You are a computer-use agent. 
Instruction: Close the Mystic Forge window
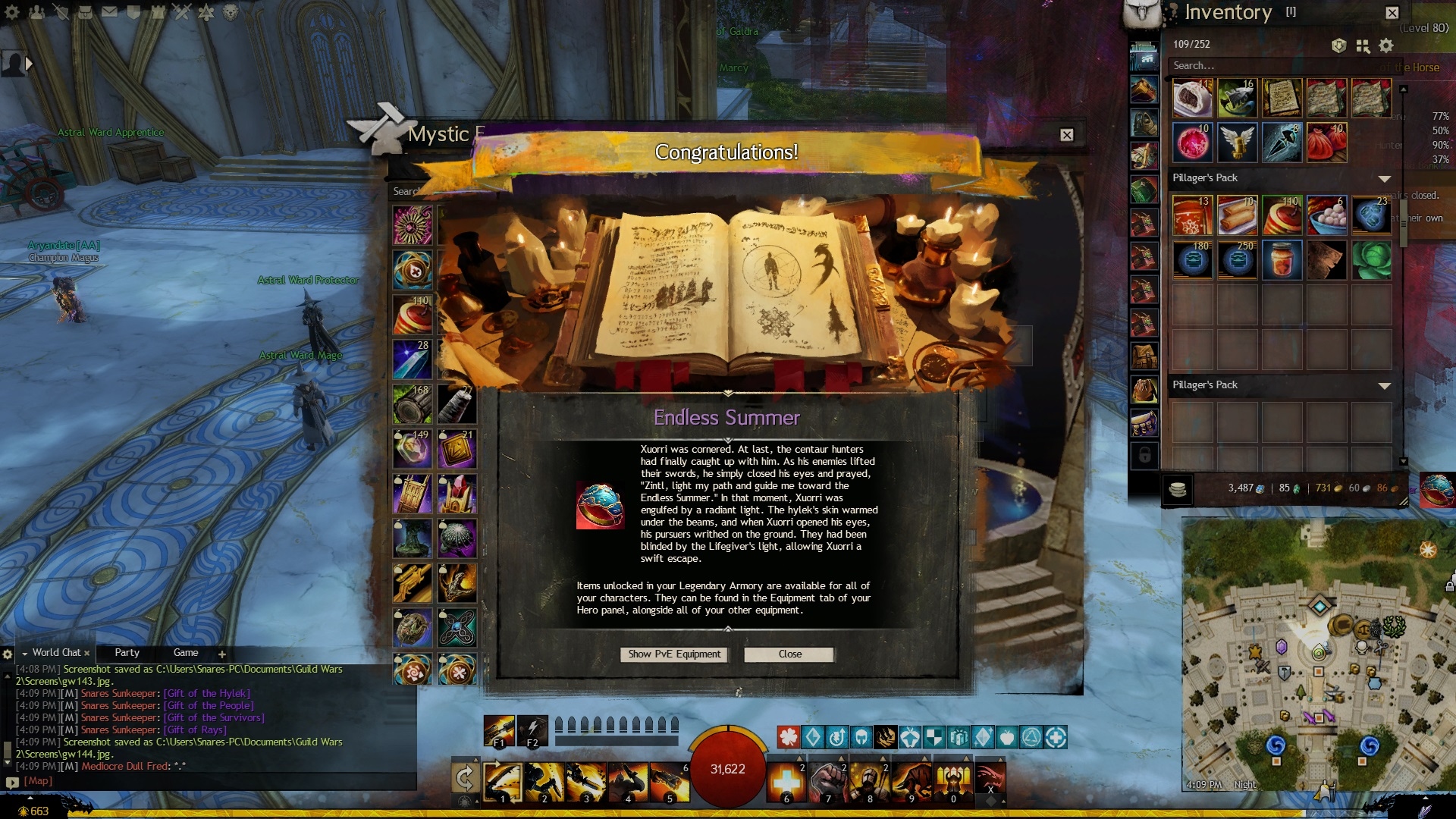click(1066, 135)
